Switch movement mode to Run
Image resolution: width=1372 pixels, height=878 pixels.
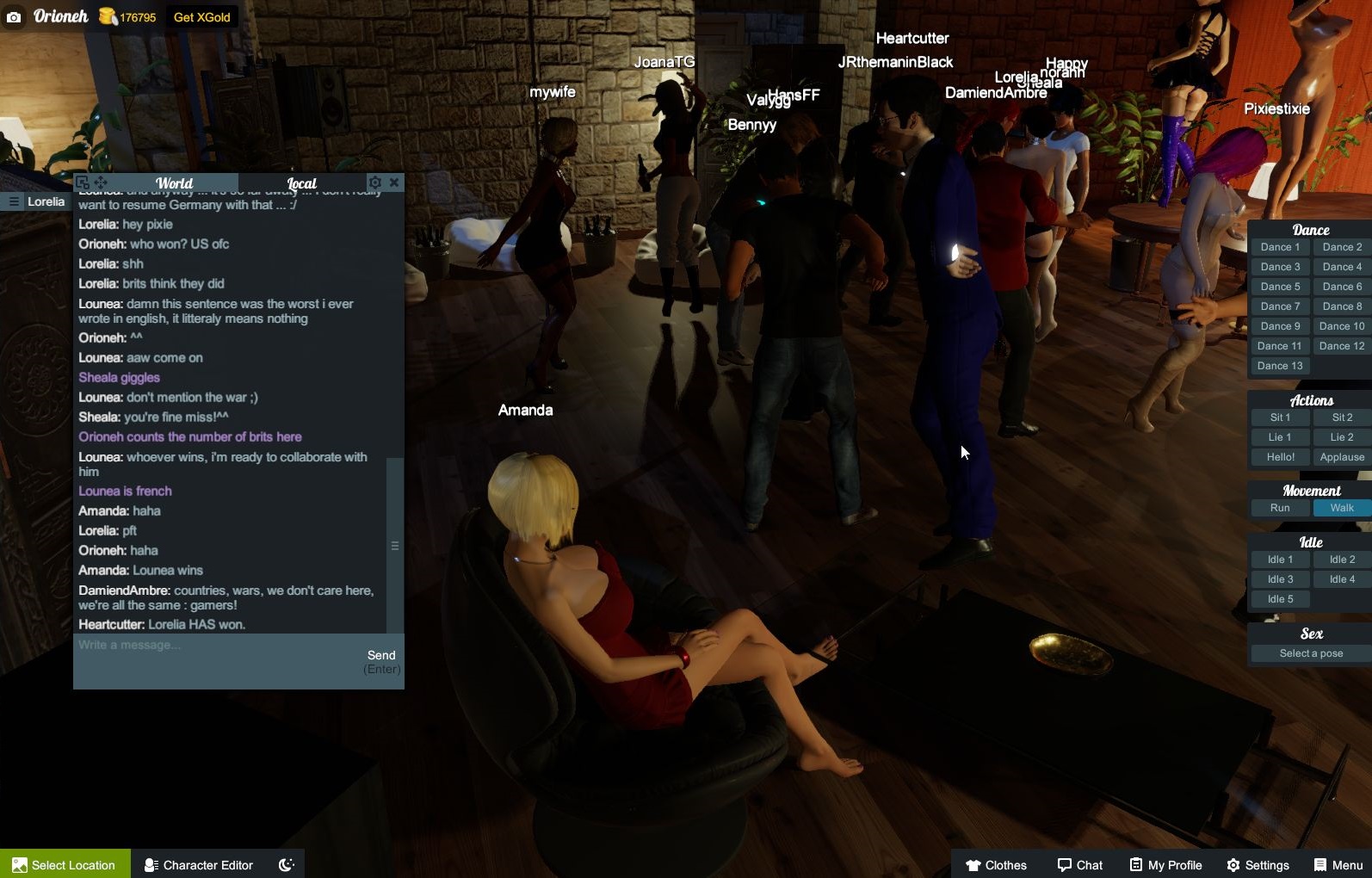pos(1280,508)
